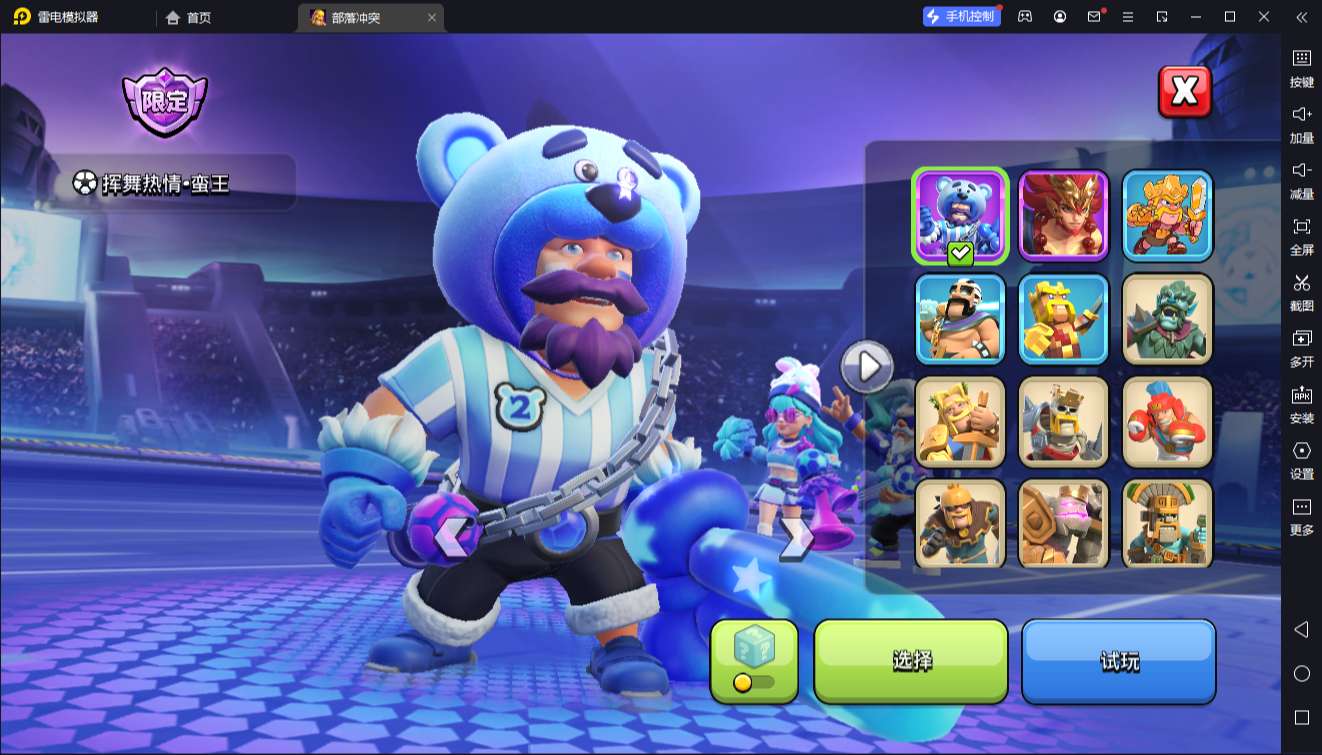Screen dimensions: 1322x755
Task: Select the blue bear costume skin thumbnail
Action: coord(959,216)
